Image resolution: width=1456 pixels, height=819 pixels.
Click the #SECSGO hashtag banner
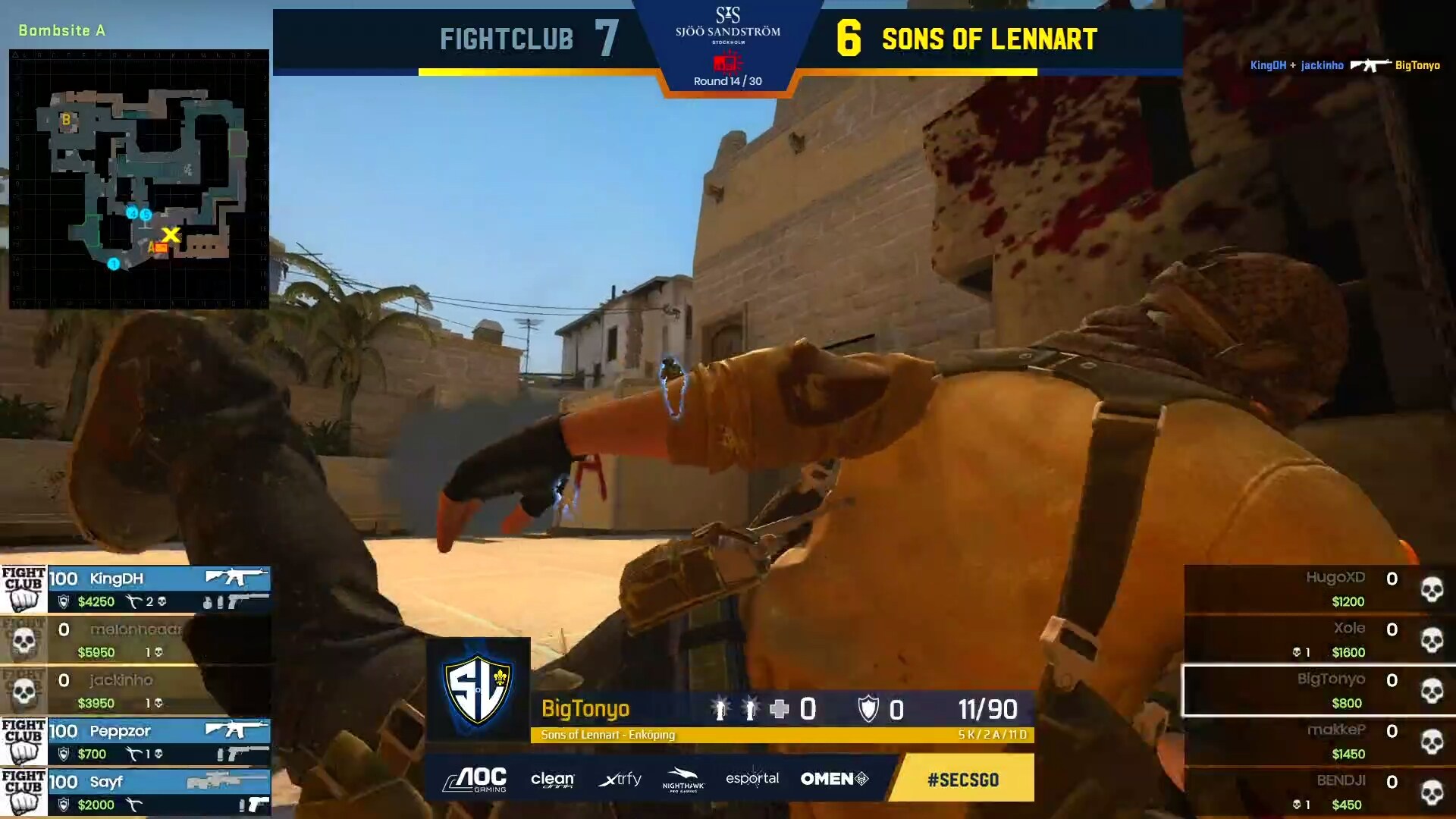pos(962,779)
